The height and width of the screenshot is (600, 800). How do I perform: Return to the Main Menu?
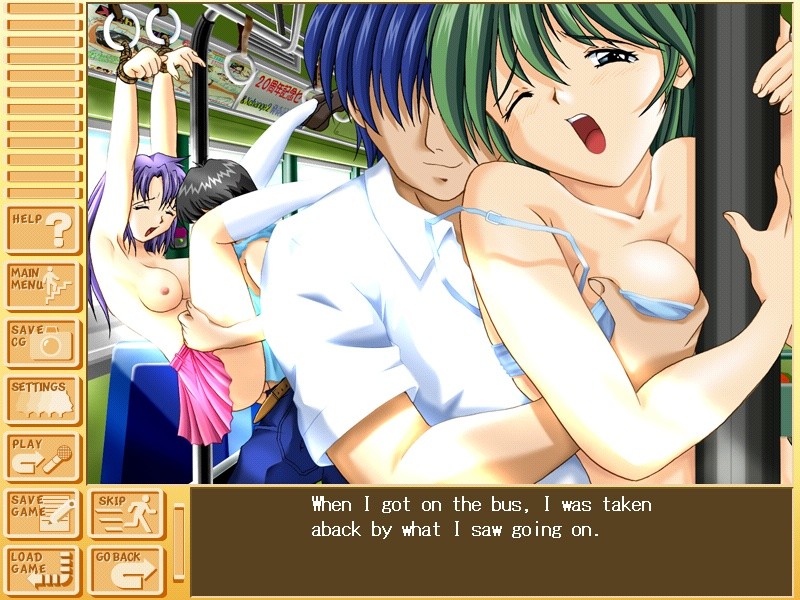pos(43,286)
